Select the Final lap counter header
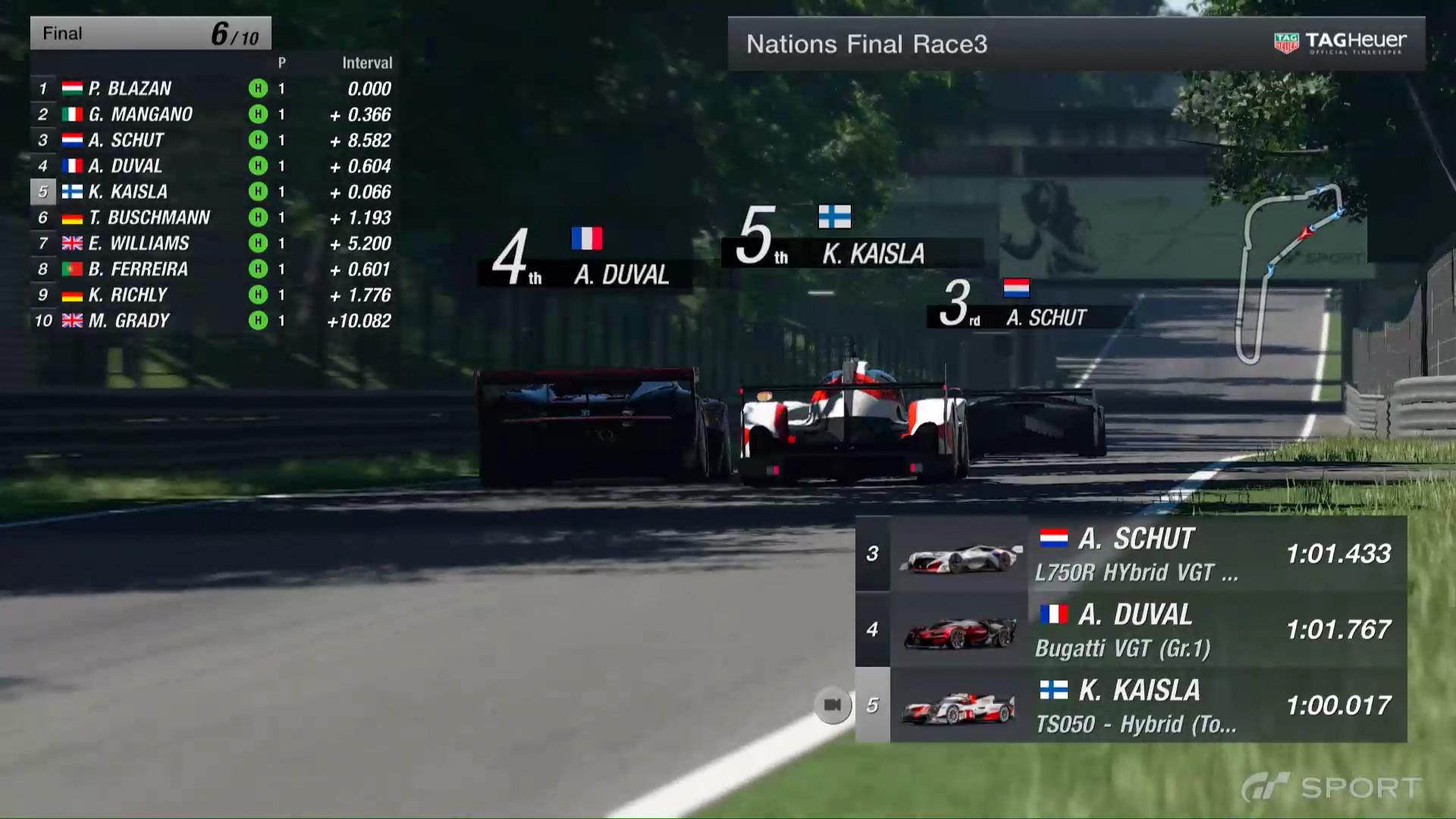1456x819 pixels. [150, 33]
